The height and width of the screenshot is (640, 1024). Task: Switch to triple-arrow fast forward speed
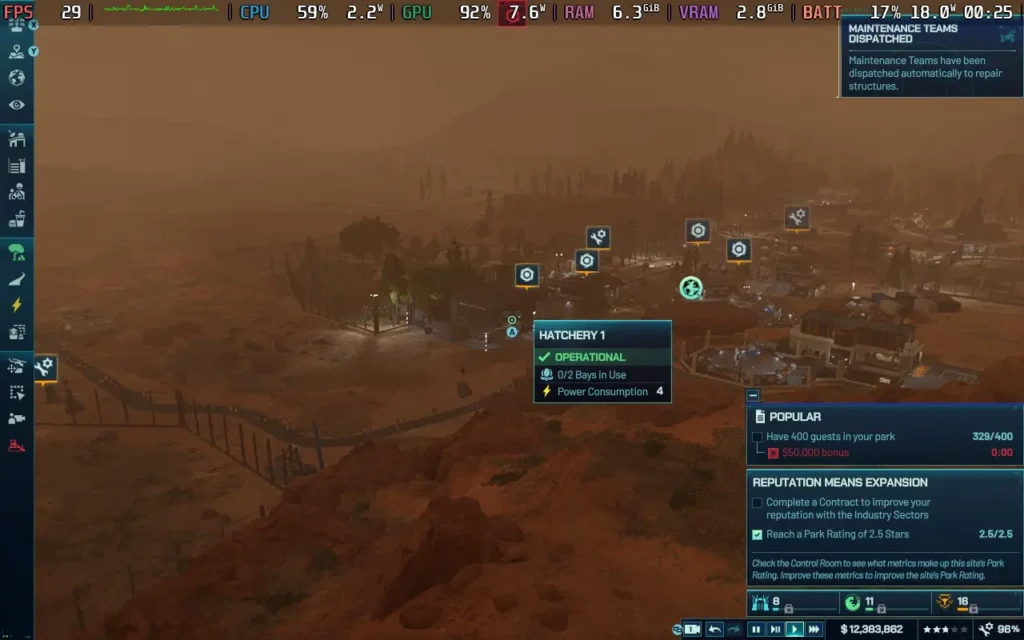point(815,629)
